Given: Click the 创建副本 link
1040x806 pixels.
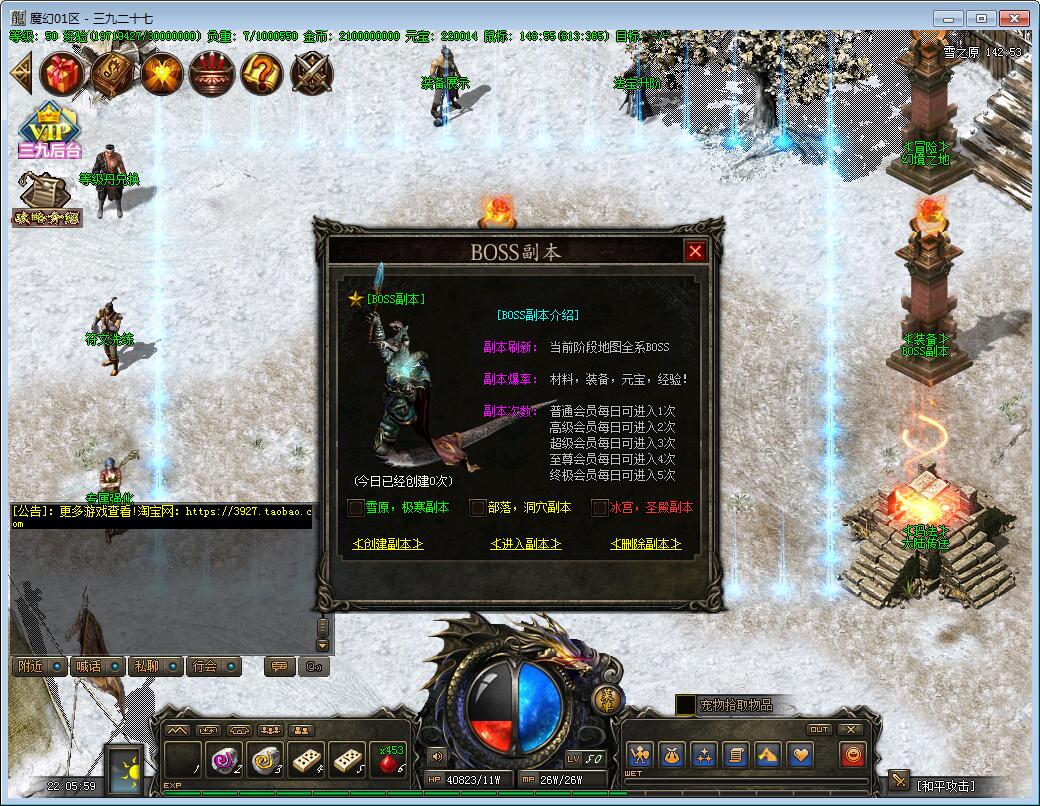Looking at the screenshot, I should [x=388, y=544].
